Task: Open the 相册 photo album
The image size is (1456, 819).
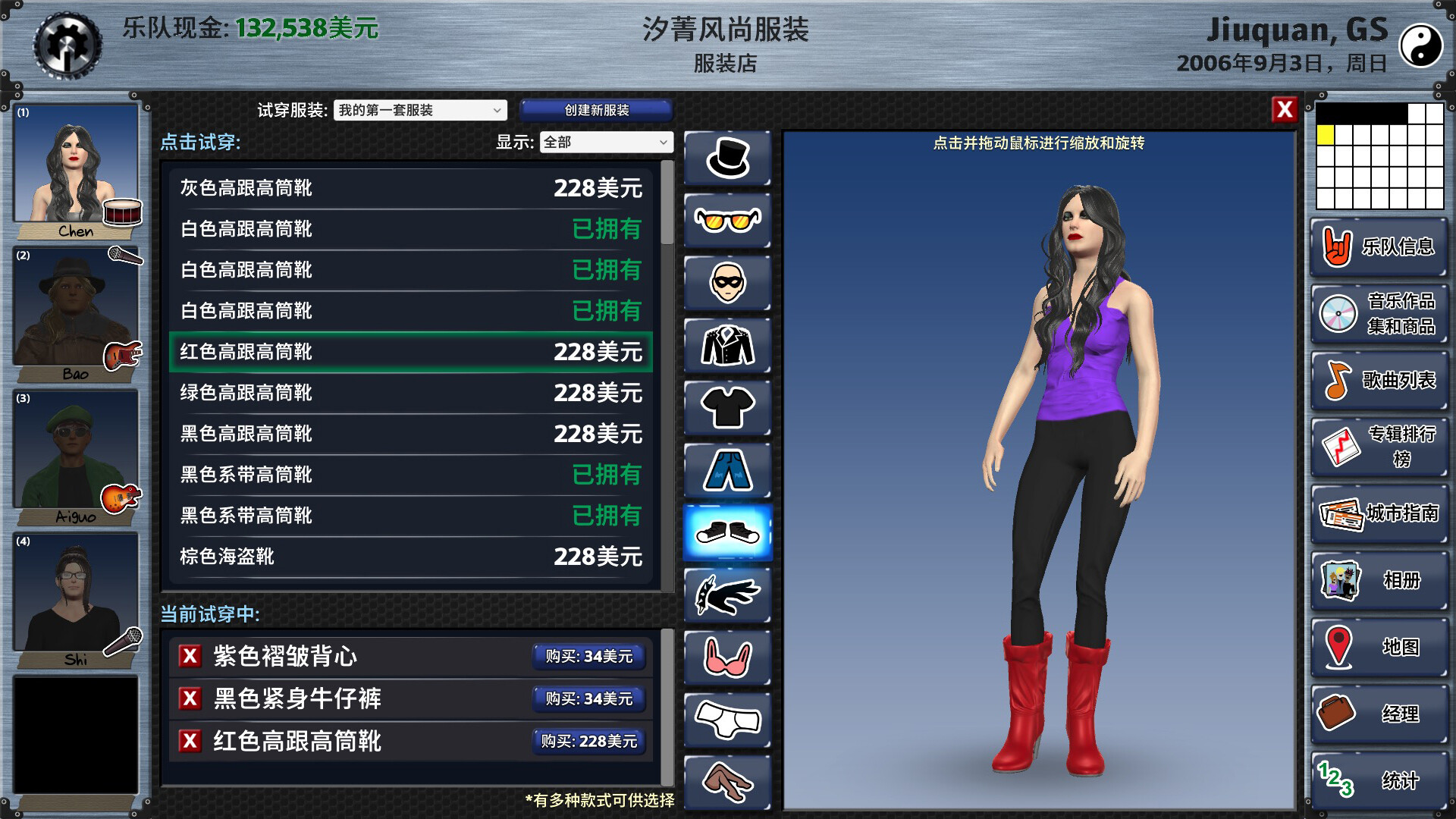Action: (1377, 581)
